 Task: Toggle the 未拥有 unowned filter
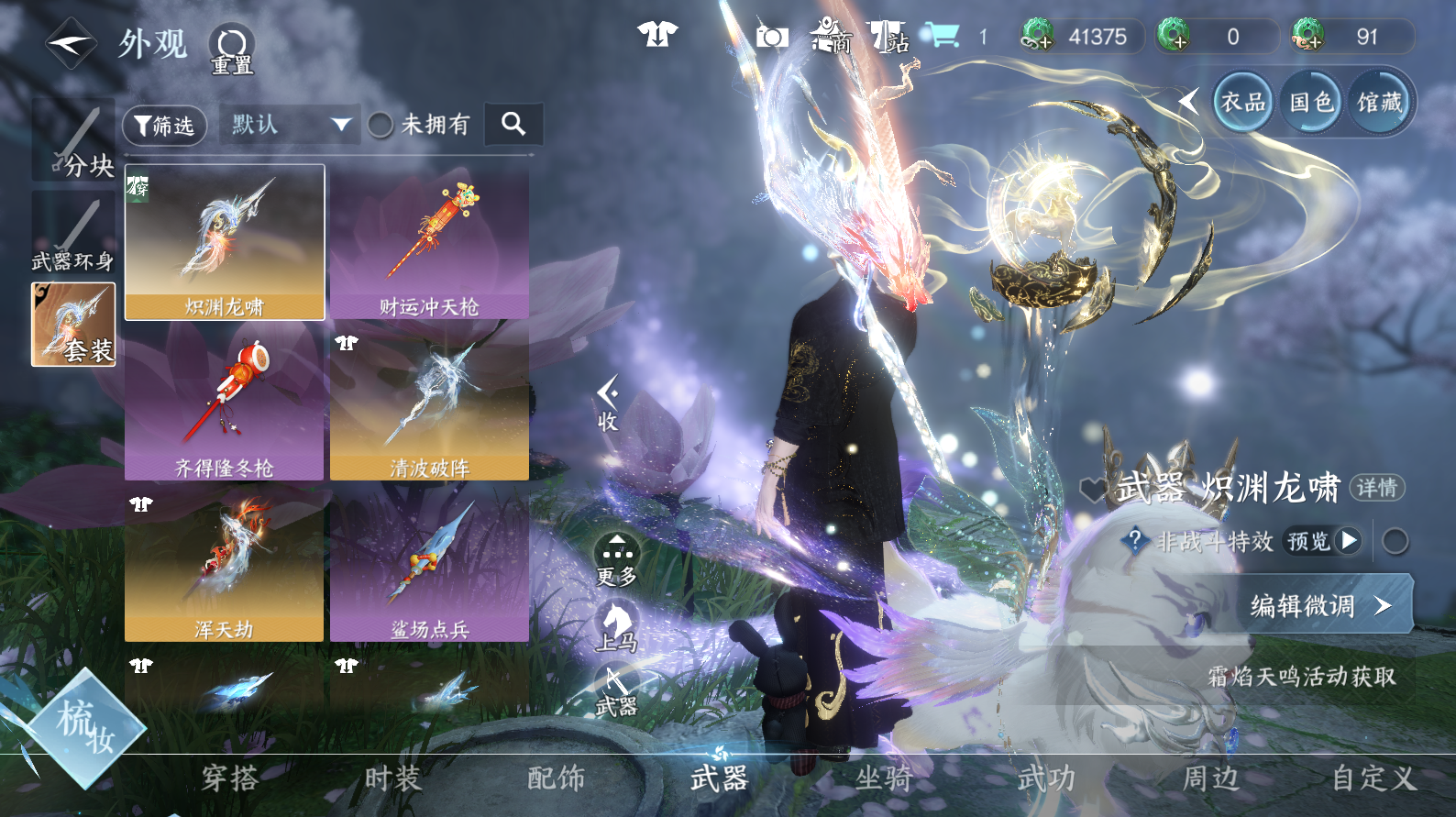click(381, 125)
